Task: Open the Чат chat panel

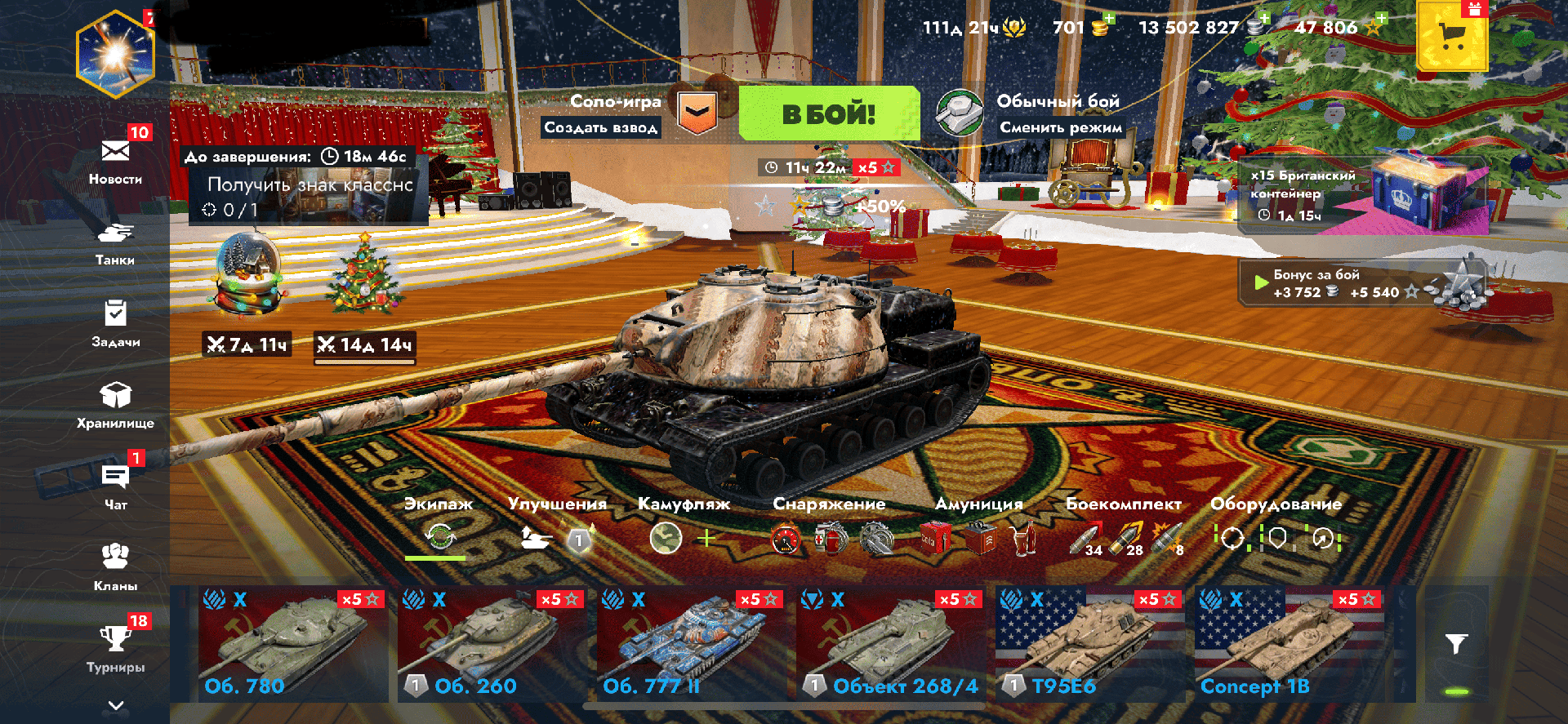Action: [115, 486]
